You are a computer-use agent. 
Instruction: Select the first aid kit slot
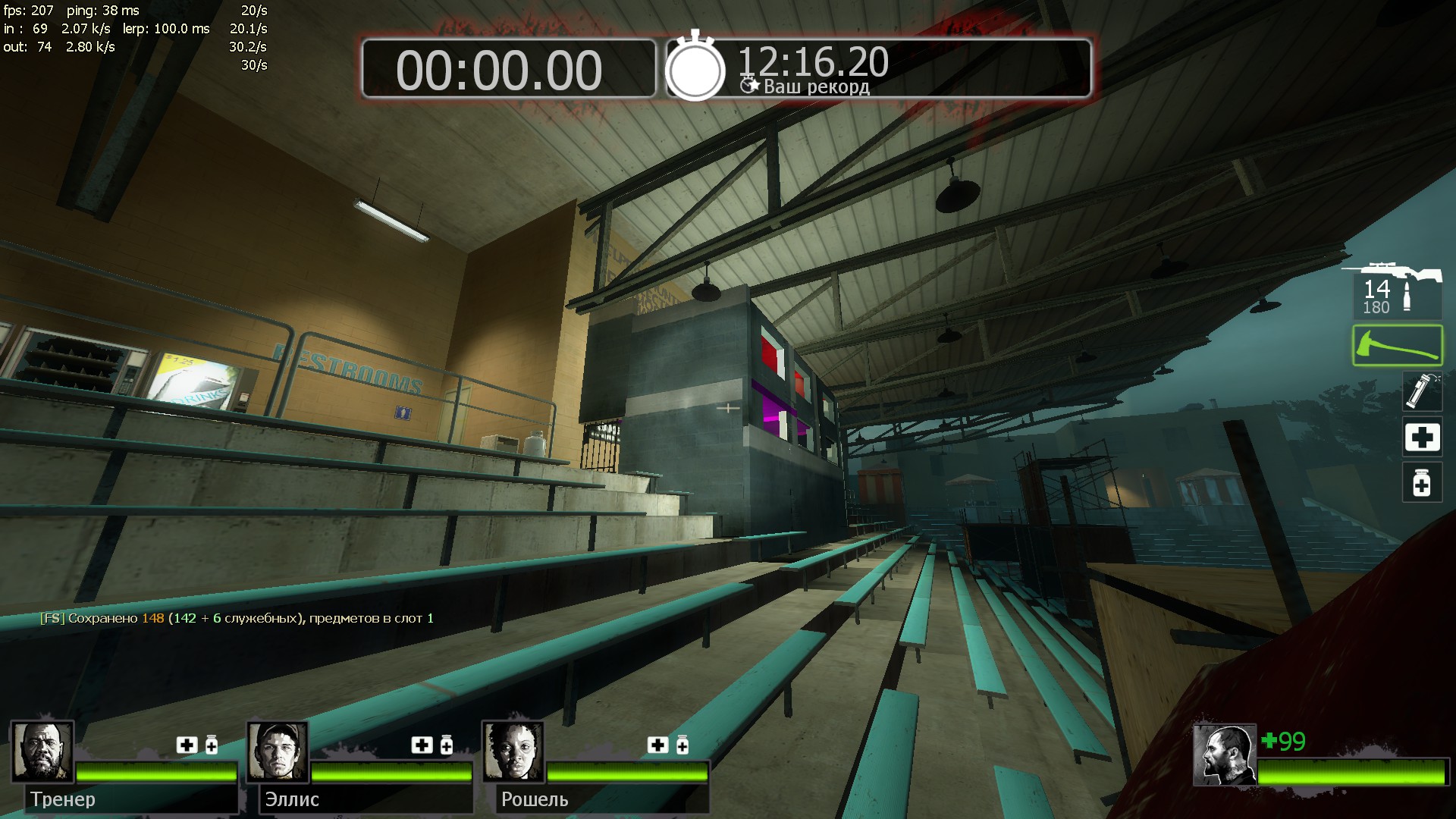click(x=1421, y=438)
